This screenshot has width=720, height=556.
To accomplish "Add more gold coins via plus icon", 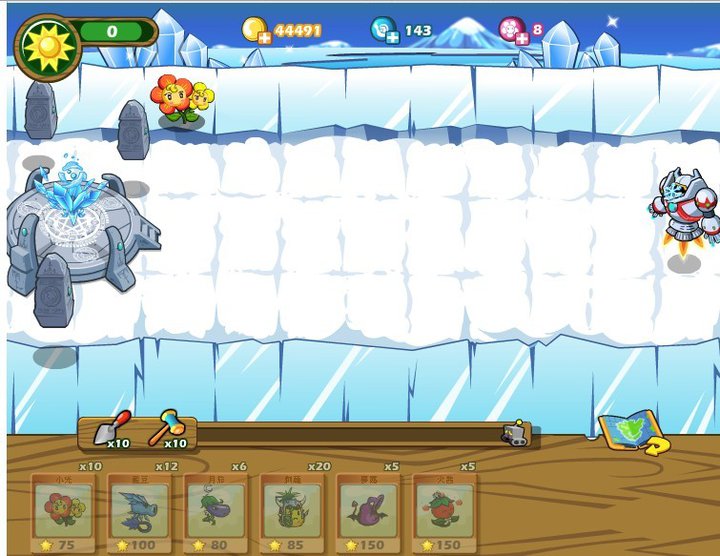I will (264, 38).
